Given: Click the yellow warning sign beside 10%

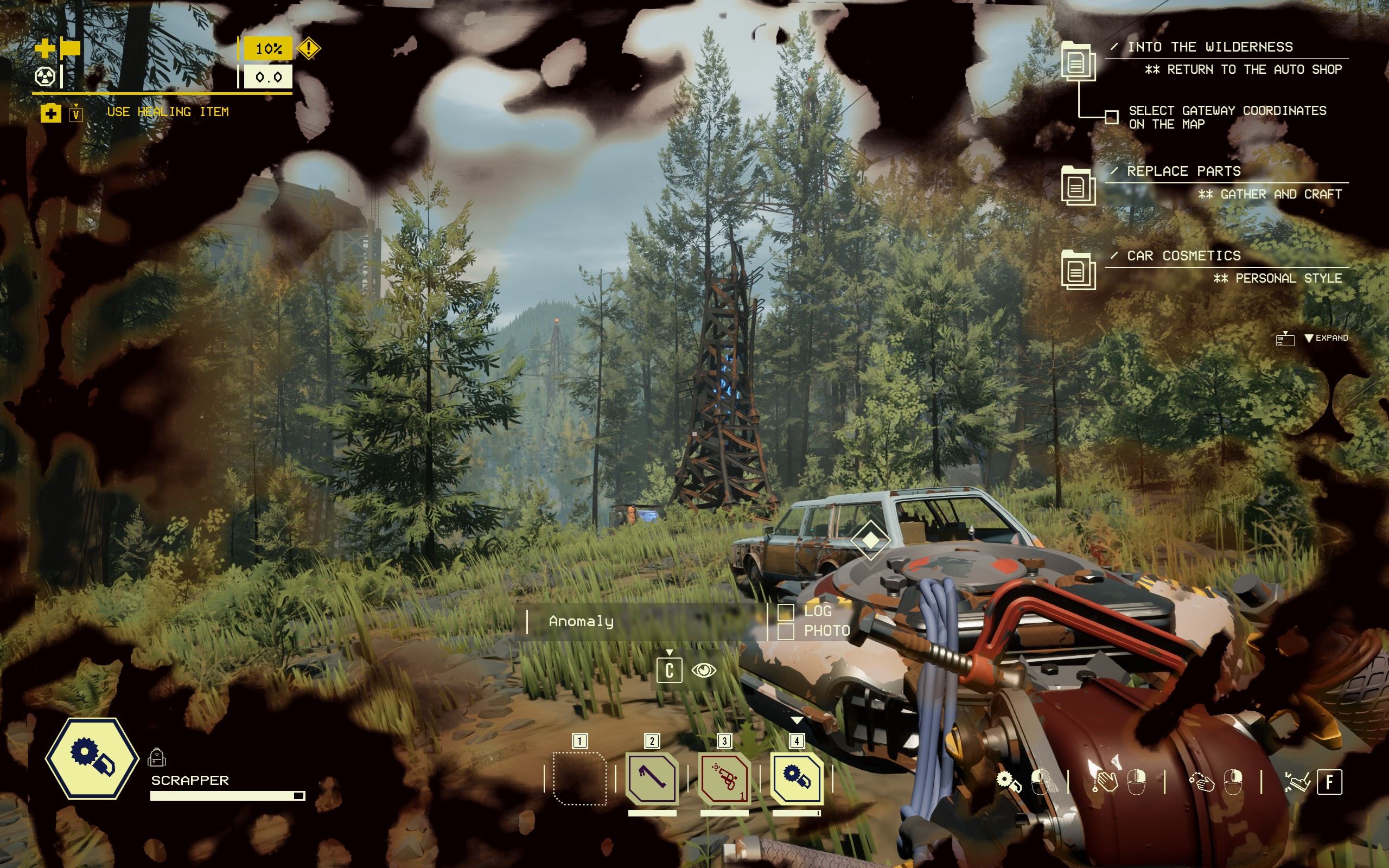Looking at the screenshot, I should 309,49.
